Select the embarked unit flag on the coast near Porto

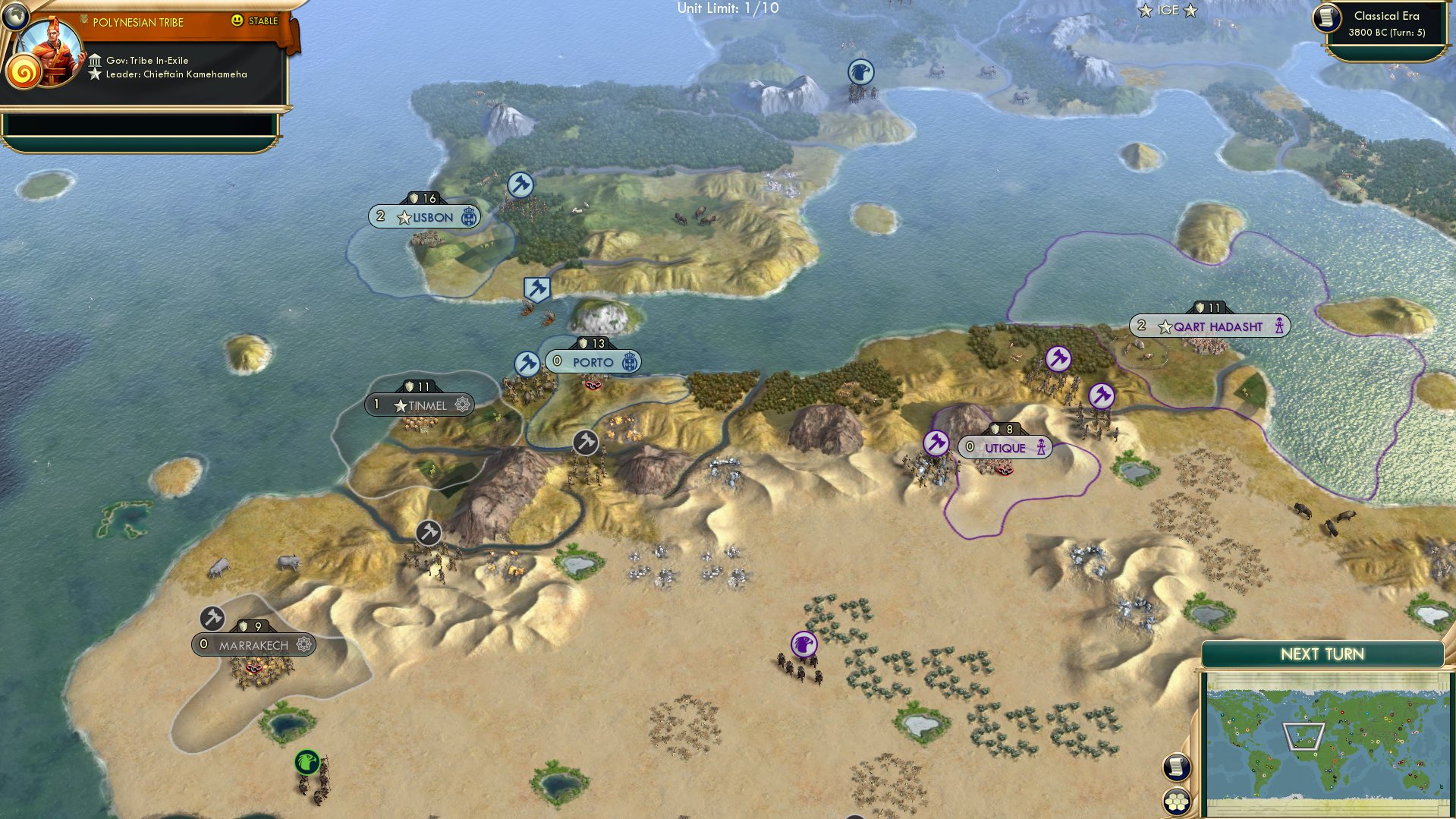538,288
